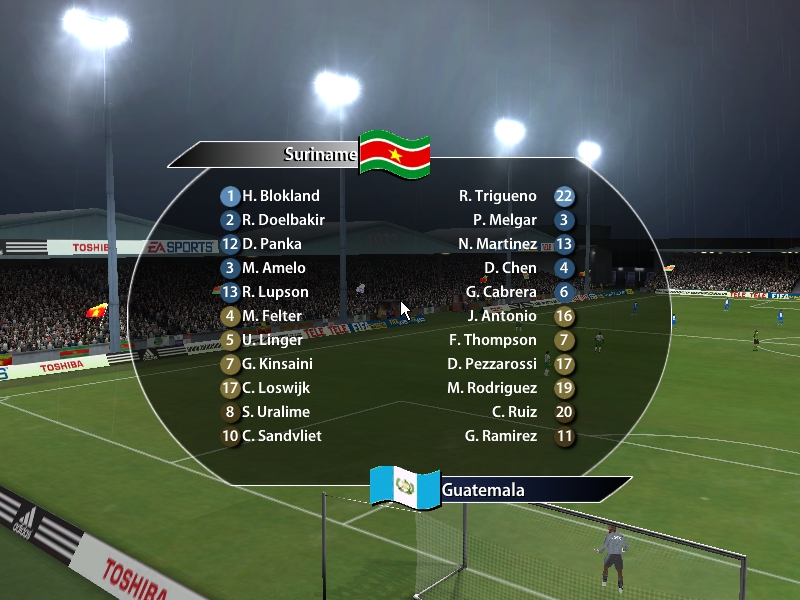The image size is (800, 600).
Task: Select C. Ruiz, number 20
Action: click(x=514, y=412)
